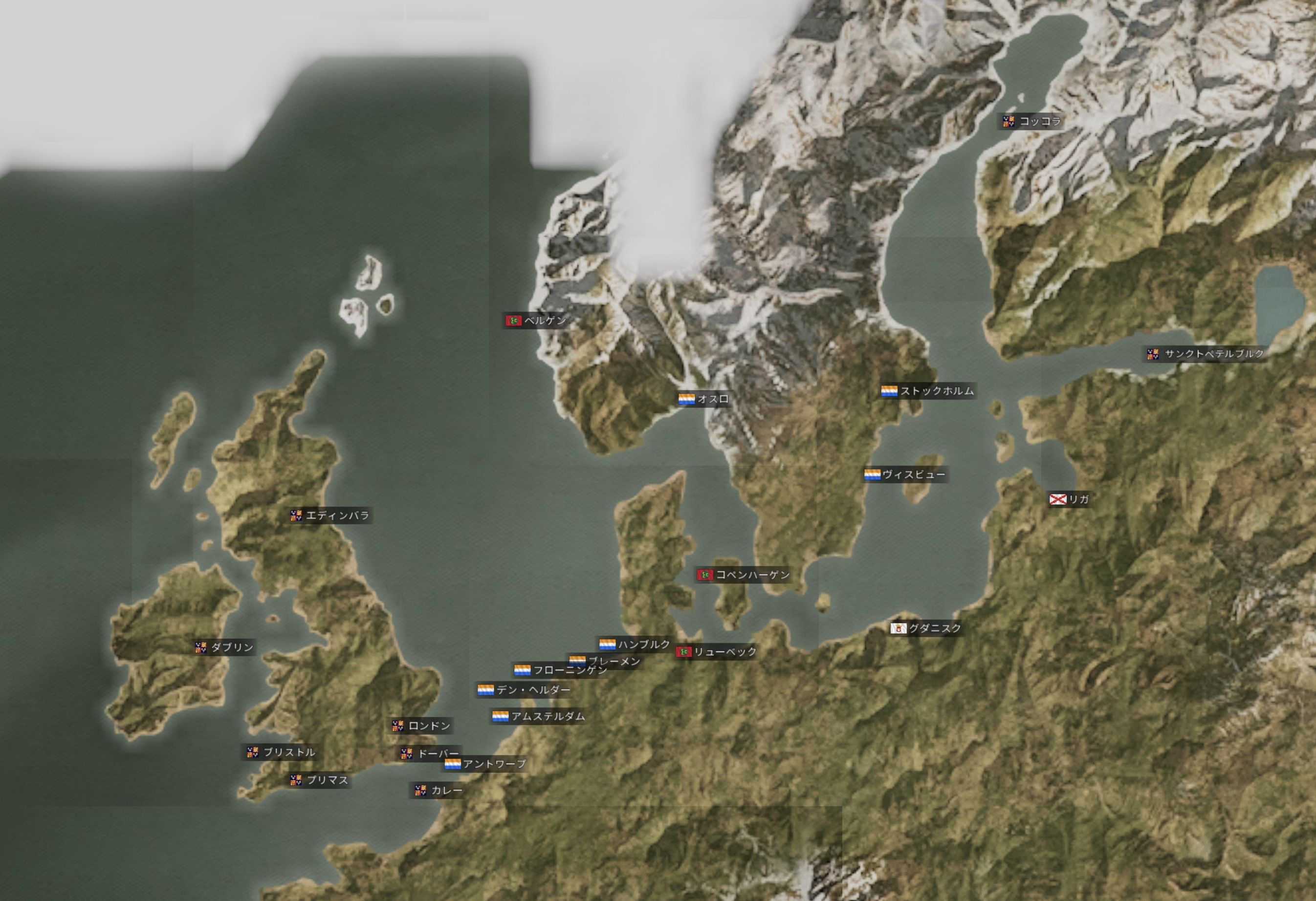Click the ロンドン city marker
Image resolution: width=1316 pixels, height=901 pixels.
pyautogui.click(x=421, y=726)
